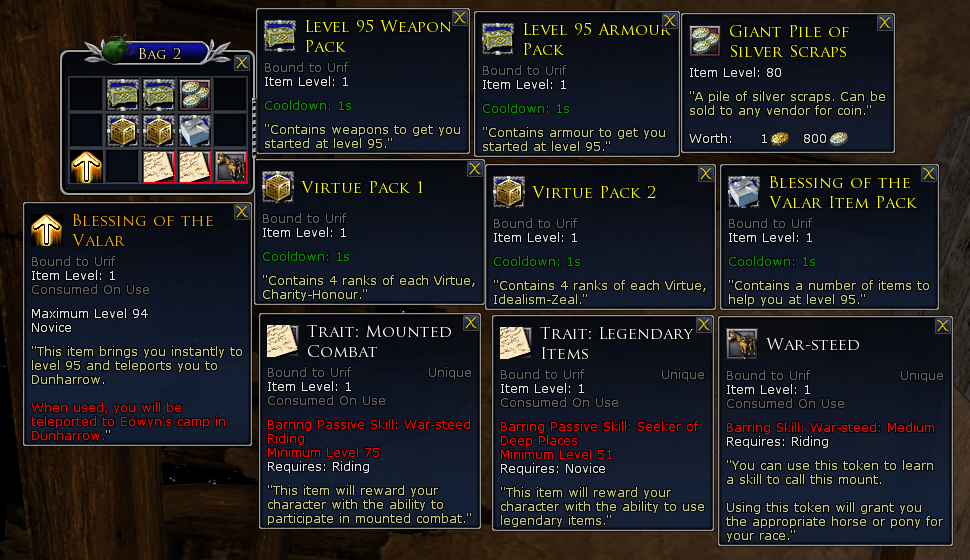The height and width of the screenshot is (560, 970).
Task: Close the Trait: Mounted Combat tooltip
Action: pyautogui.click(x=470, y=323)
